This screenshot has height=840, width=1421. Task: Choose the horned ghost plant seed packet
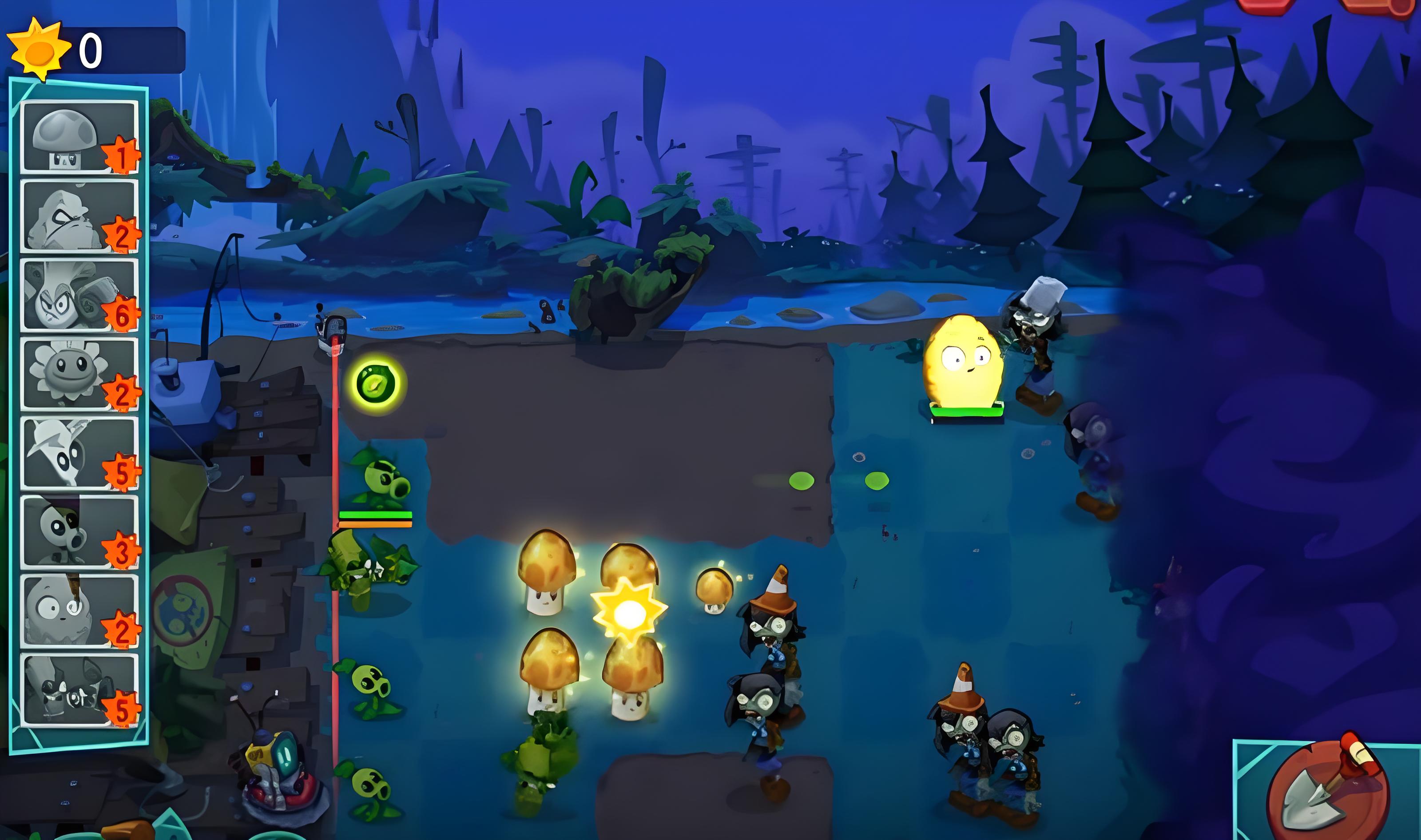(x=79, y=453)
